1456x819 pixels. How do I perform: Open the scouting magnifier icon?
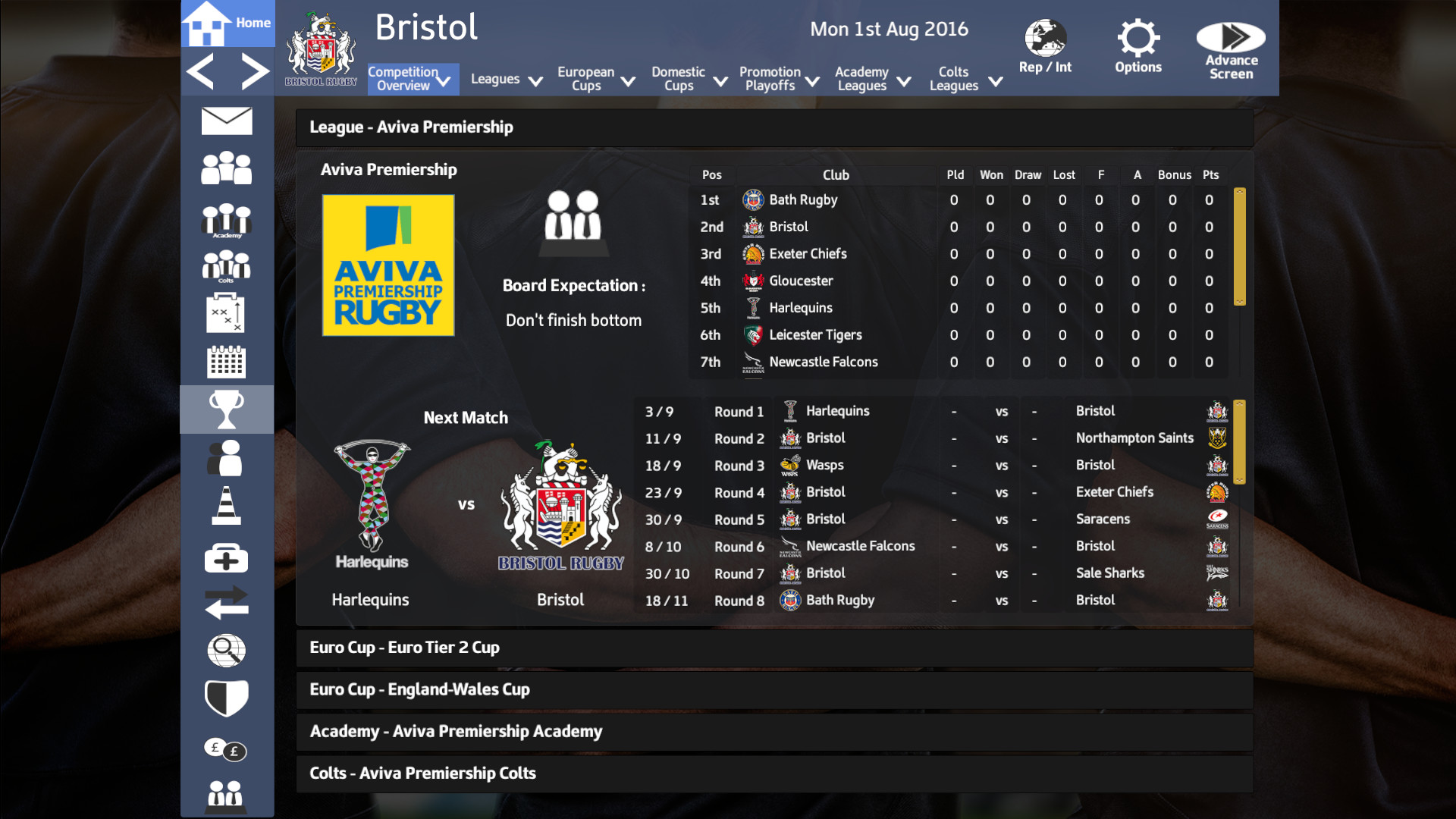click(226, 651)
